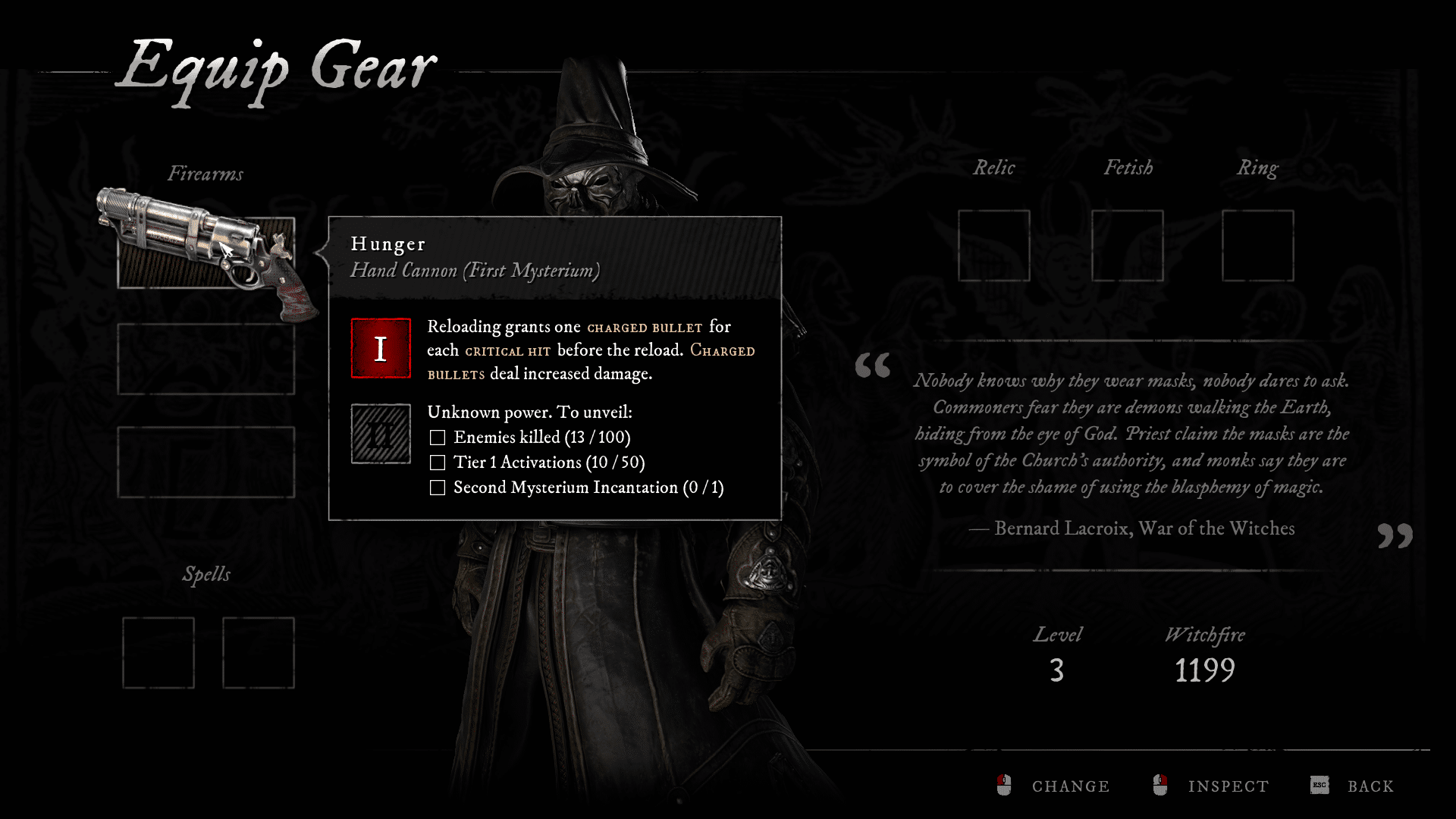
Task: Open the empty Relic equipment slot
Action: point(993,245)
